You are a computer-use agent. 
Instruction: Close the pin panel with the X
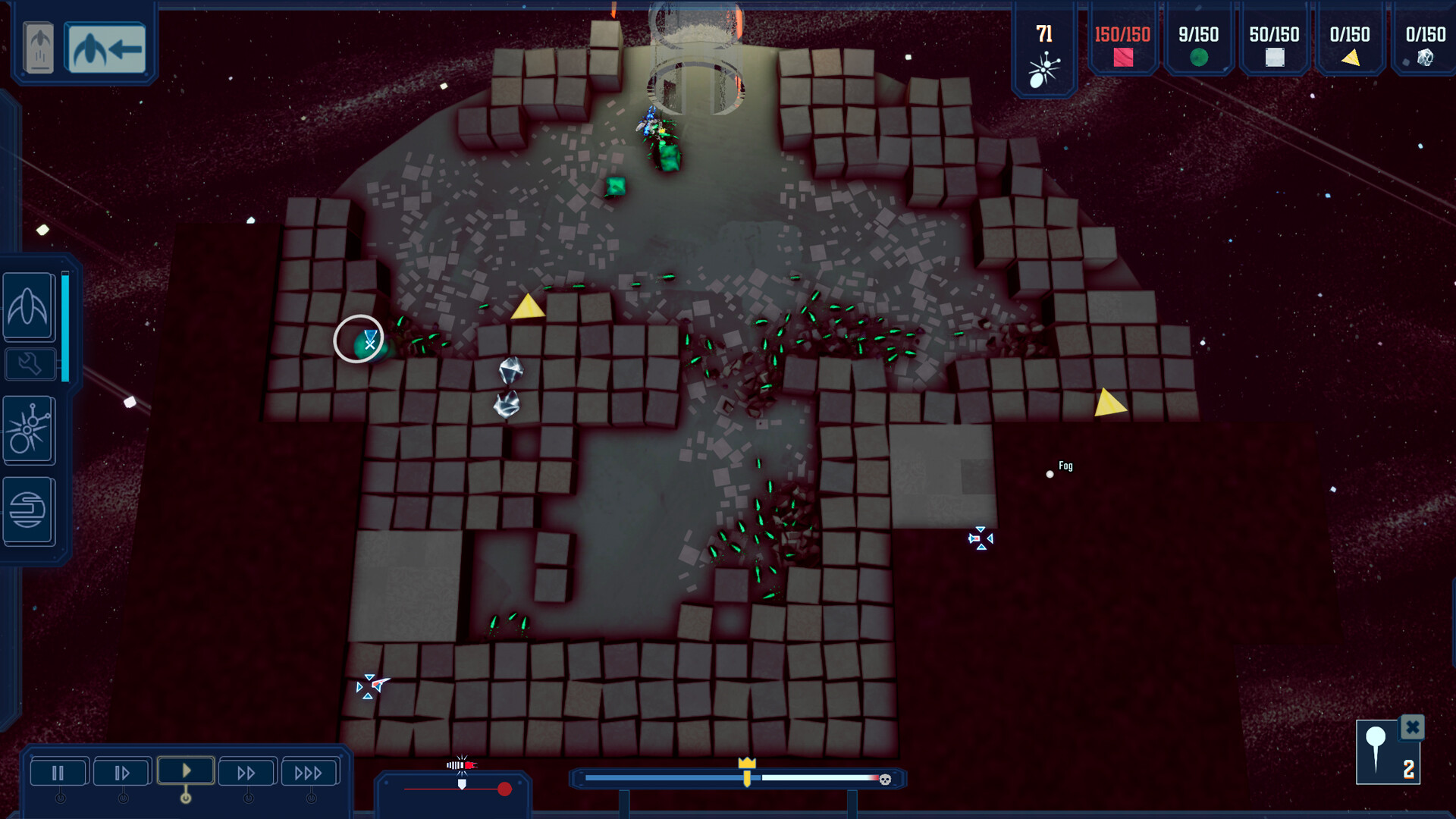(1412, 727)
